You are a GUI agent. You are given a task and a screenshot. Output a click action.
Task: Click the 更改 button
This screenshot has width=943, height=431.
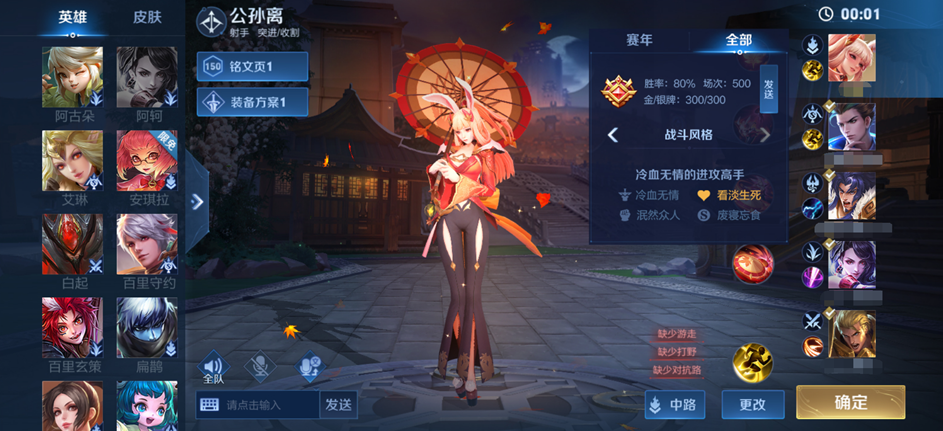(x=752, y=404)
